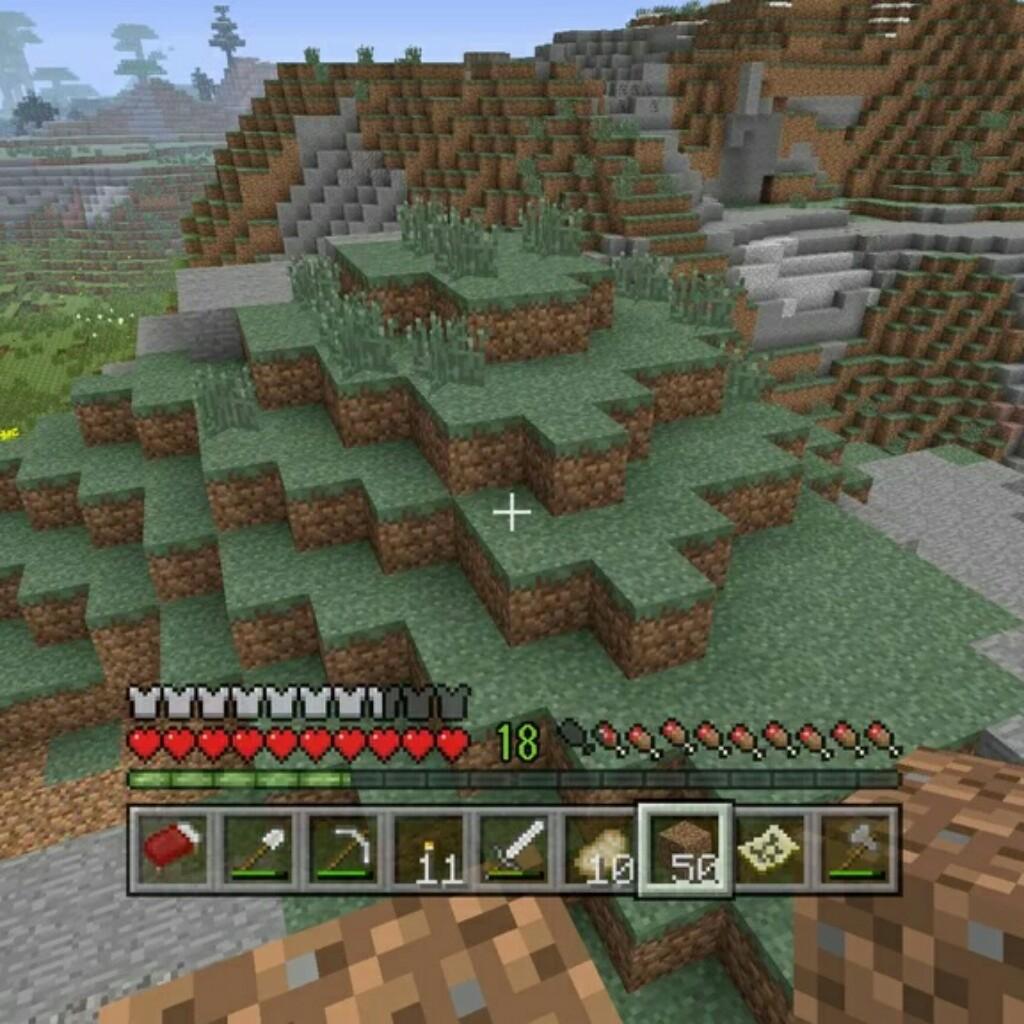The height and width of the screenshot is (1024, 1024).
Task: Select the stack of 11 torches
Action: point(428,850)
